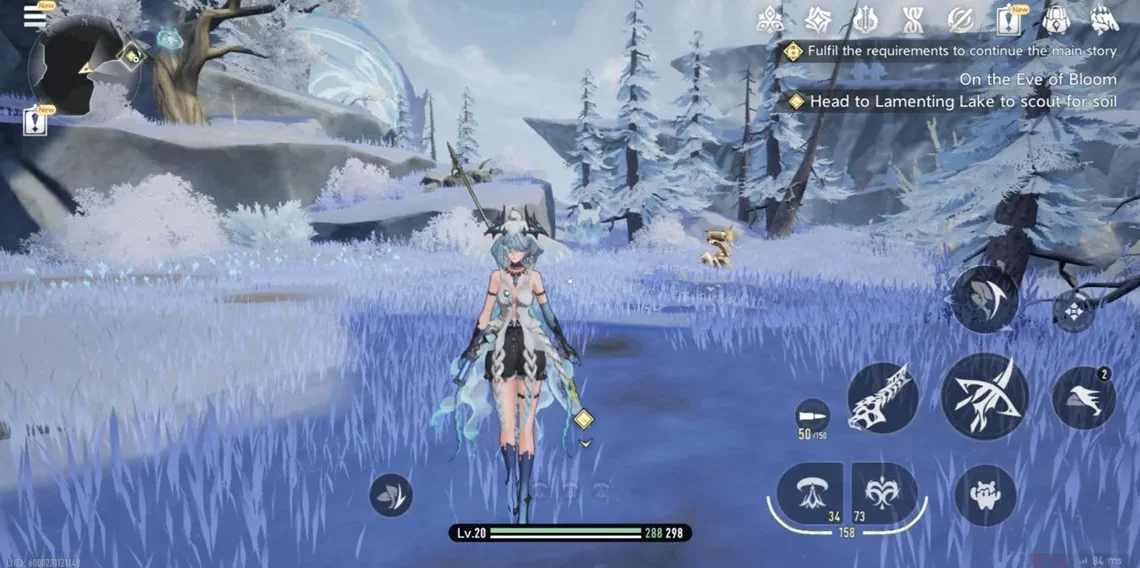Activate the horned-heart skill showing 73

coord(884,493)
